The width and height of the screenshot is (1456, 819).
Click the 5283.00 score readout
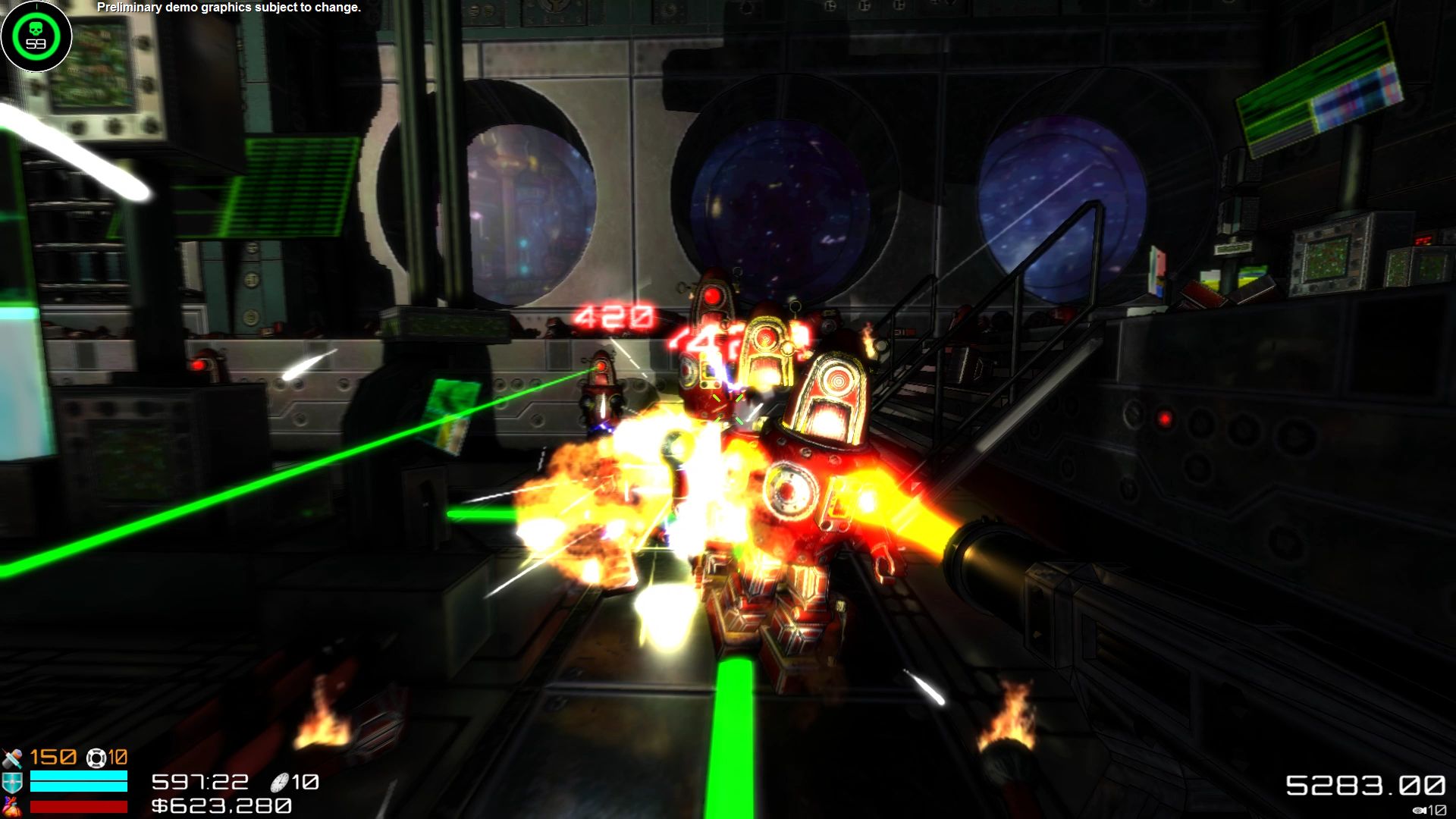pos(1367,785)
